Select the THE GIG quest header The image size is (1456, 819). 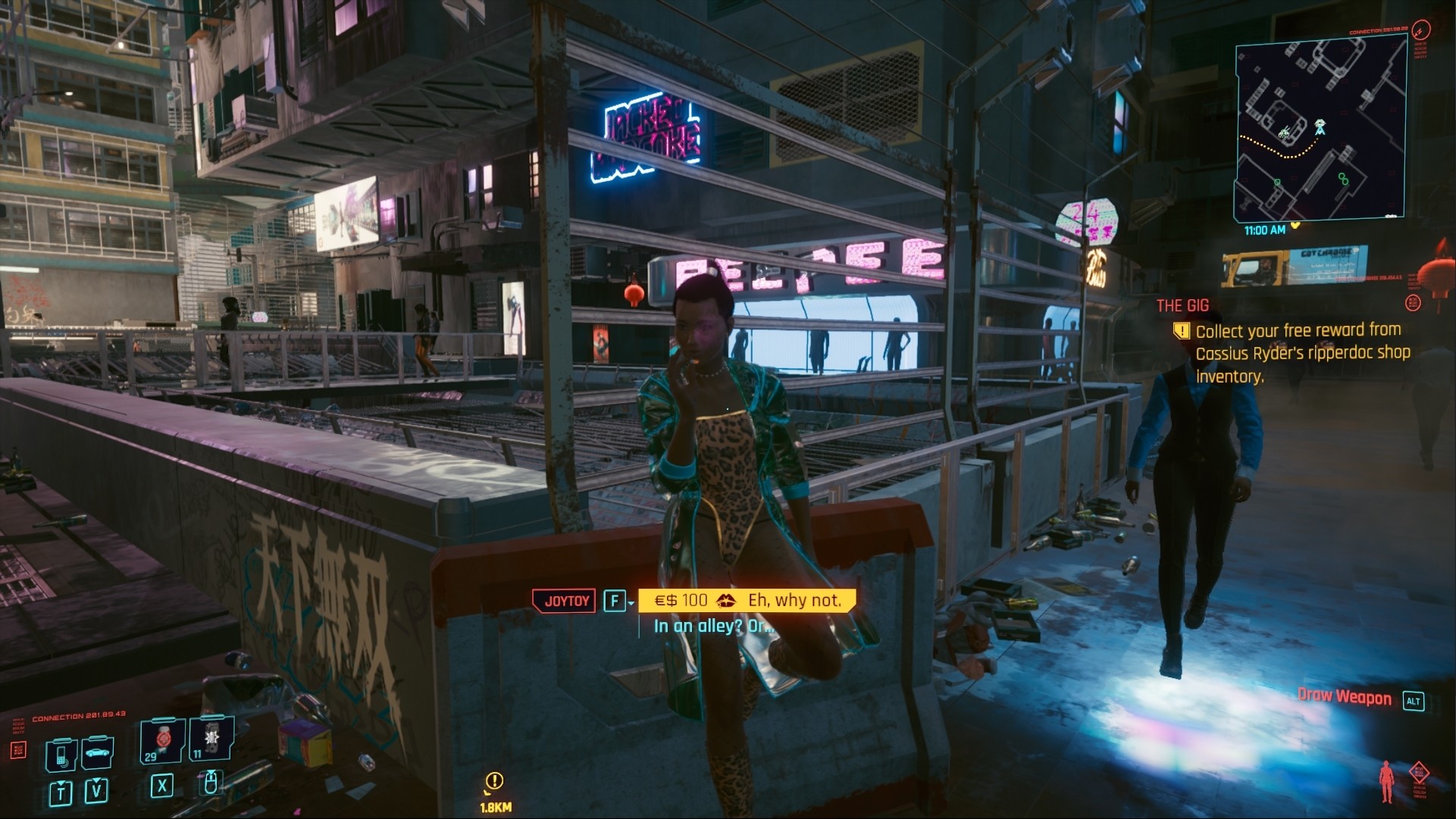[x=1182, y=305]
